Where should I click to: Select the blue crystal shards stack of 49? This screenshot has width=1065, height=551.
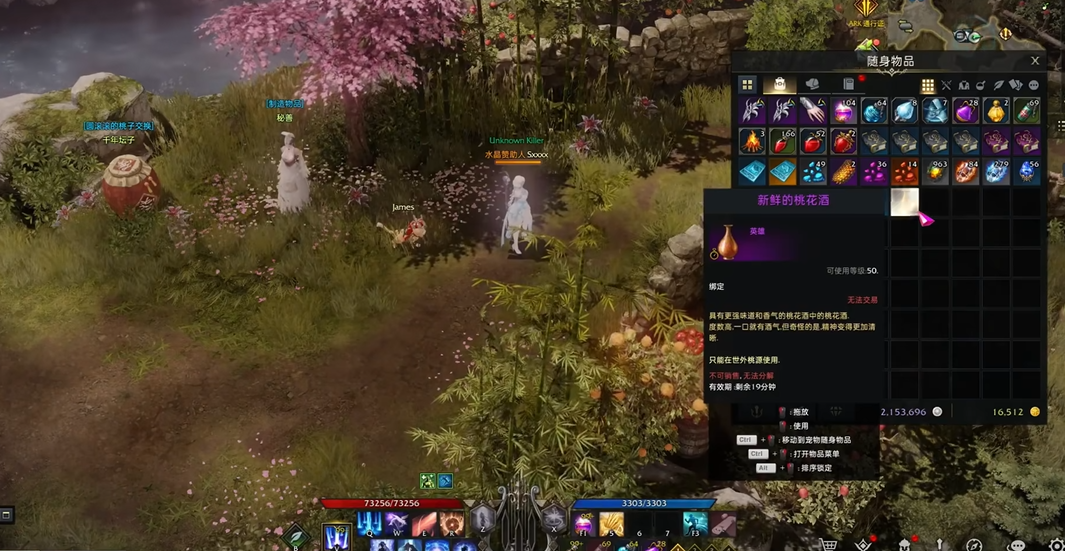click(x=813, y=172)
